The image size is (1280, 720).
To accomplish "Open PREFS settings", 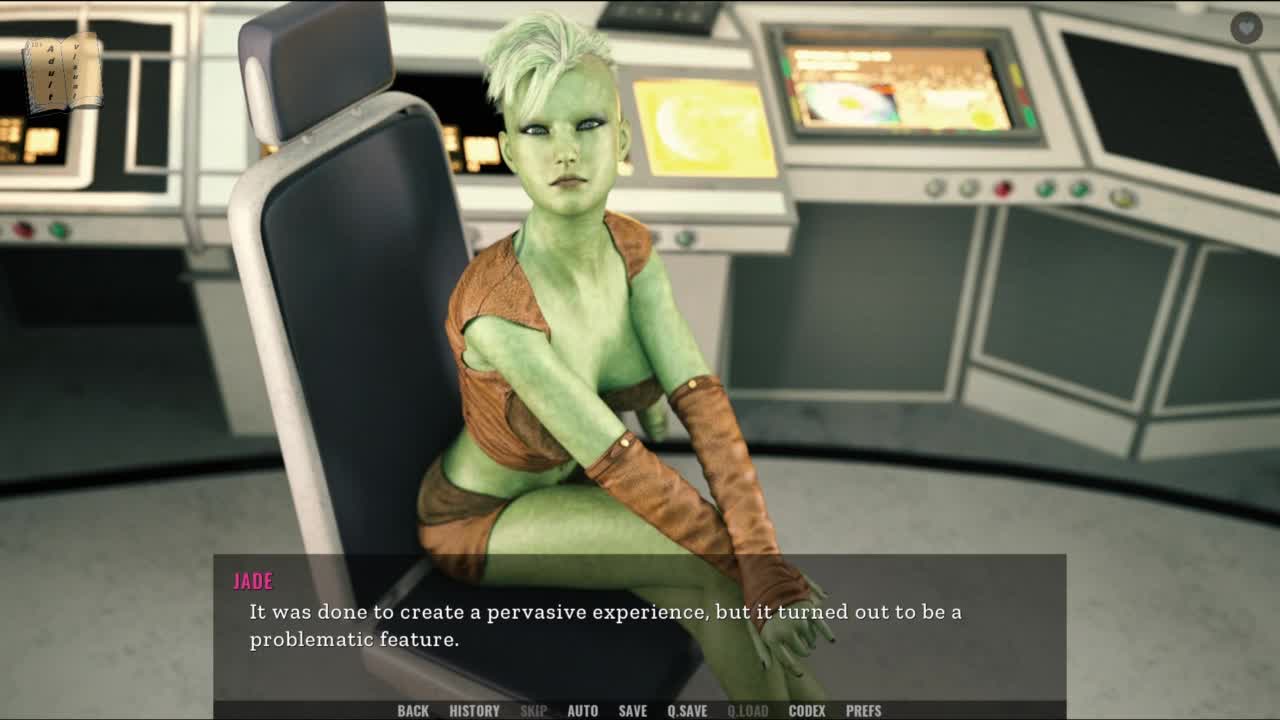I will (863, 711).
